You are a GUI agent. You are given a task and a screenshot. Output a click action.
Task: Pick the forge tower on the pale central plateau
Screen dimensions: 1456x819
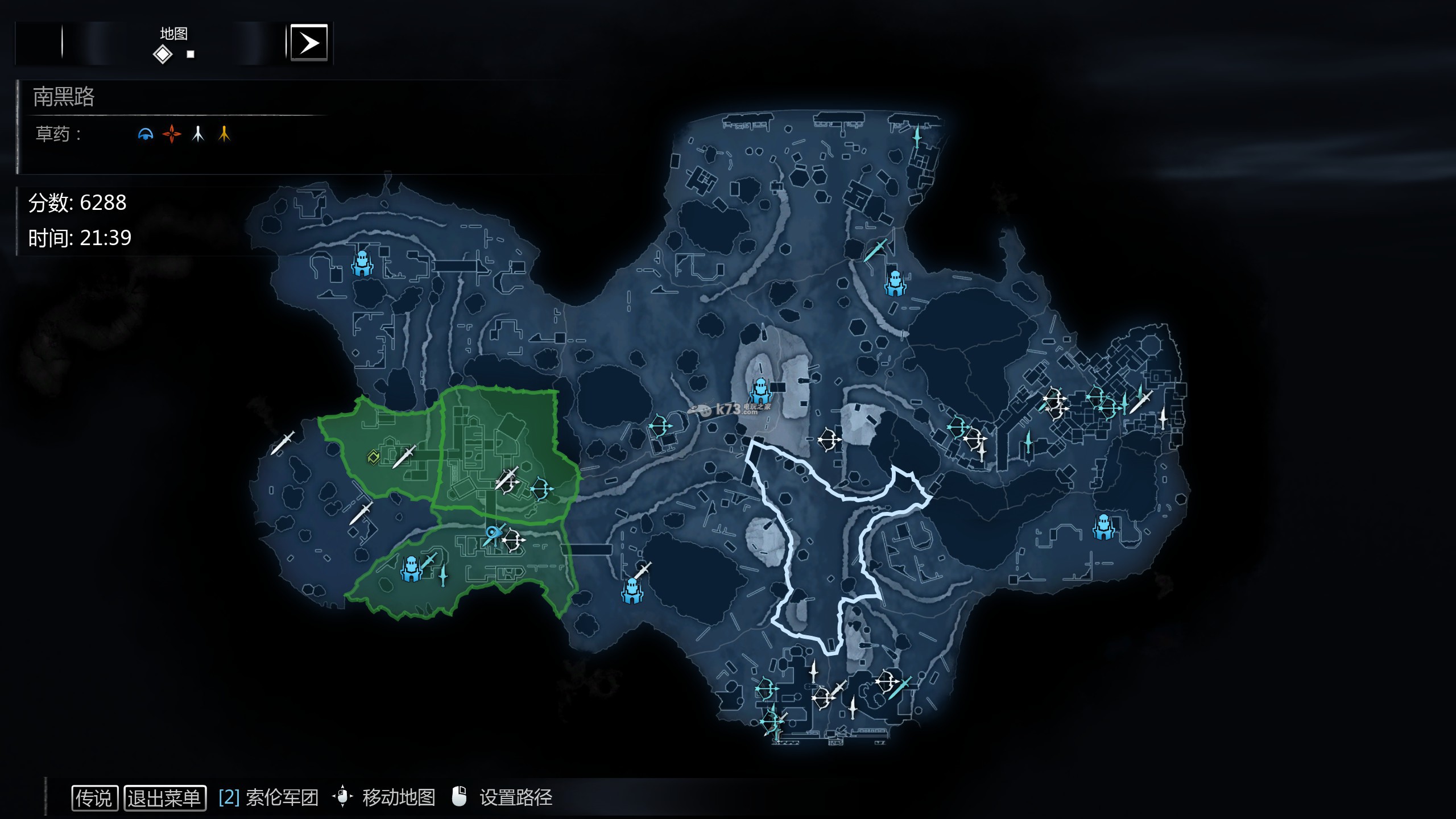click(x=760, y=390)
